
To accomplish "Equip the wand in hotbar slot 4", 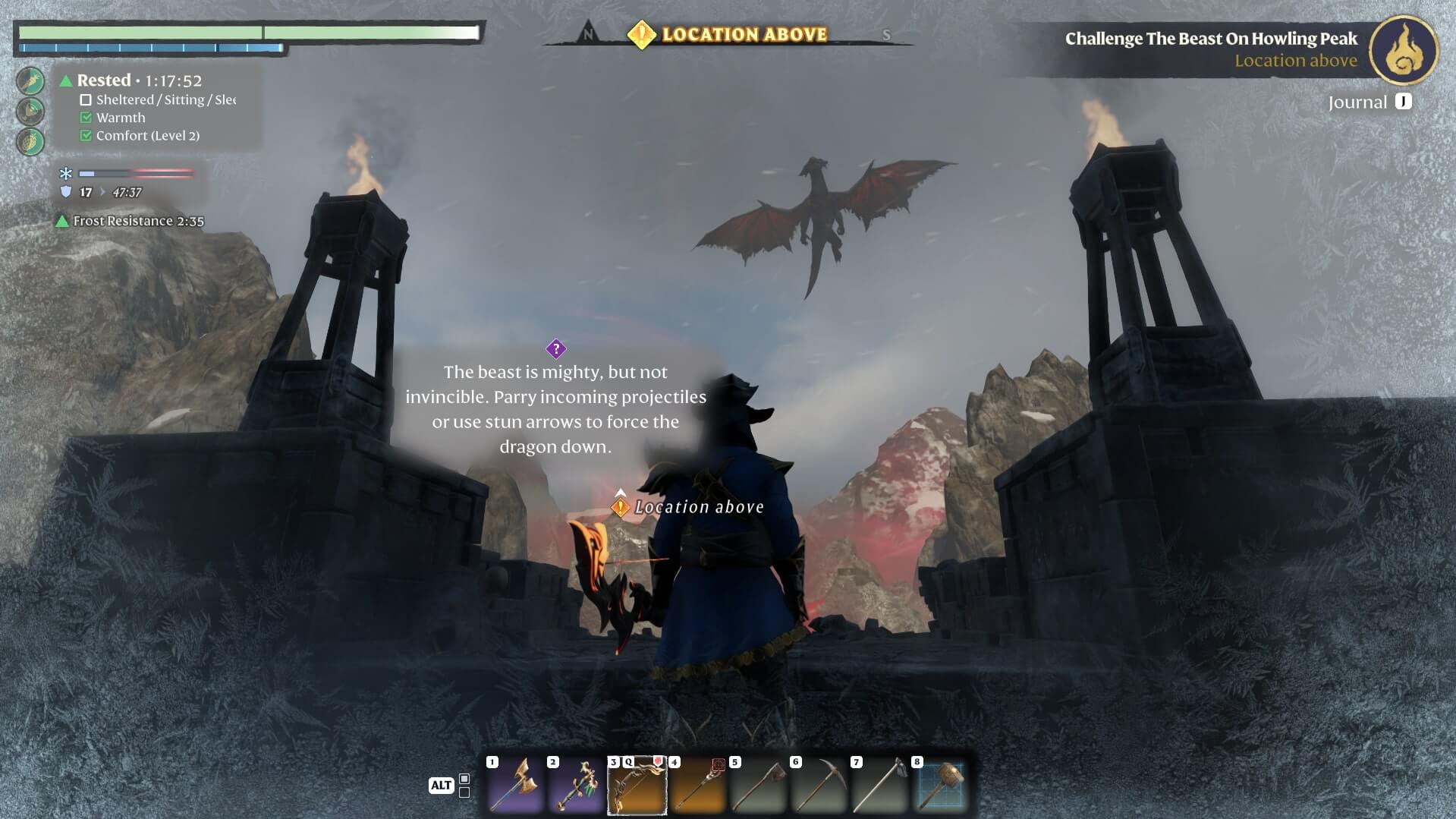I will point(697,785).
